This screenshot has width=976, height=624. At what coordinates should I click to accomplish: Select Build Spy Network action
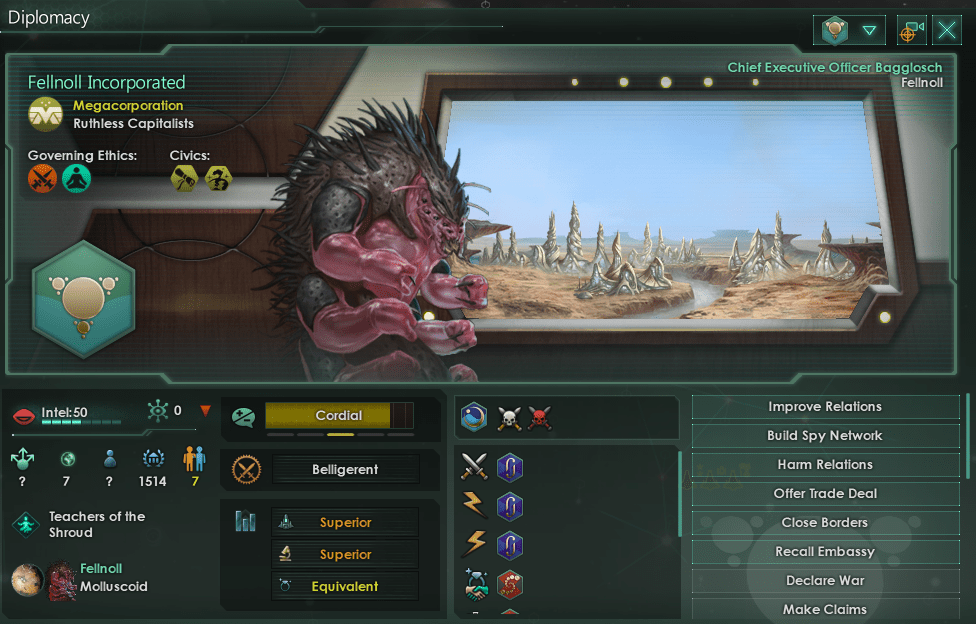825,436
